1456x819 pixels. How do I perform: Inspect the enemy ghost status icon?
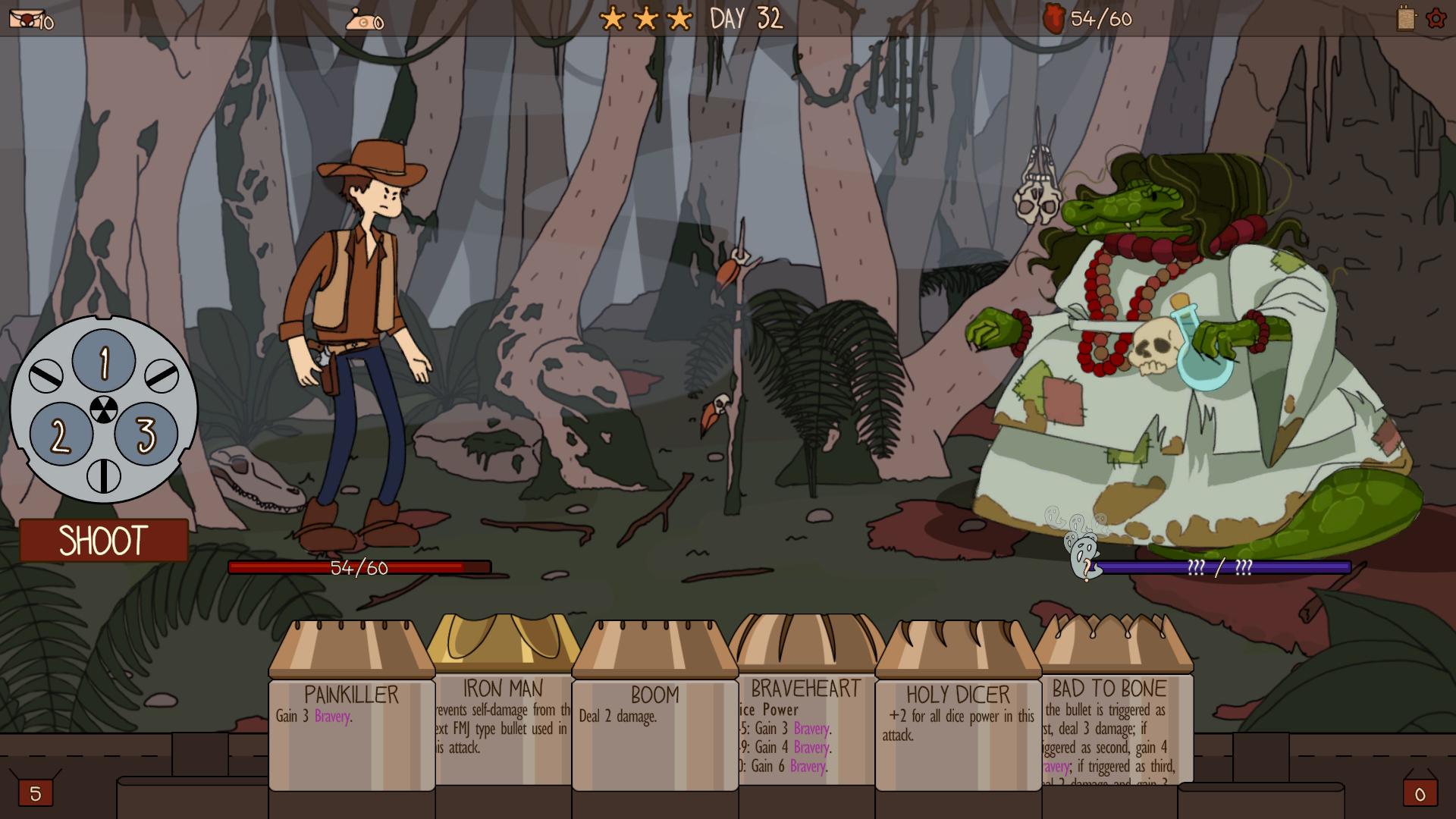tap(1083, 556)
